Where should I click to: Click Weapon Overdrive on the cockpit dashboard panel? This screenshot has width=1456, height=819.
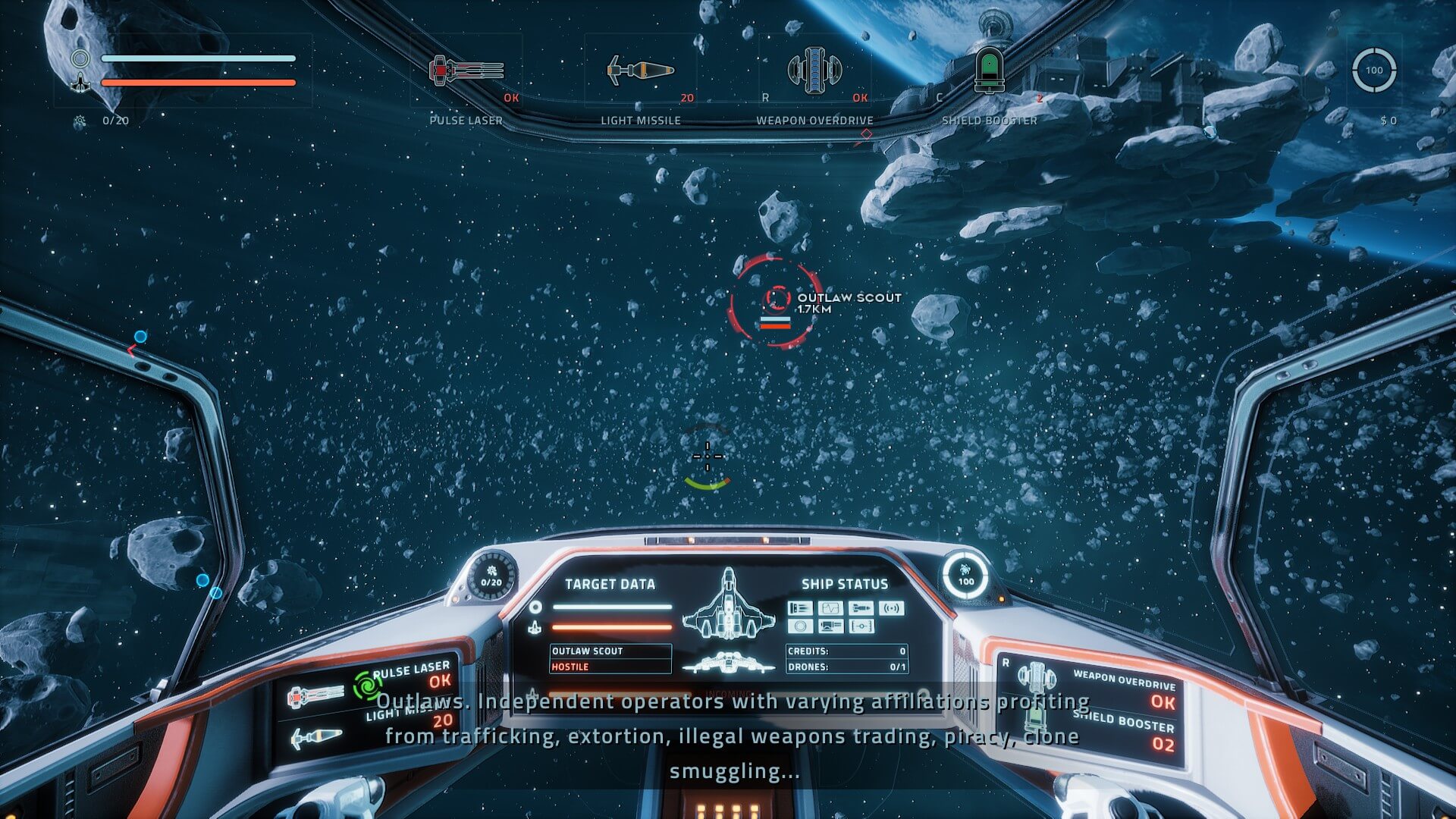point(1037,677)
